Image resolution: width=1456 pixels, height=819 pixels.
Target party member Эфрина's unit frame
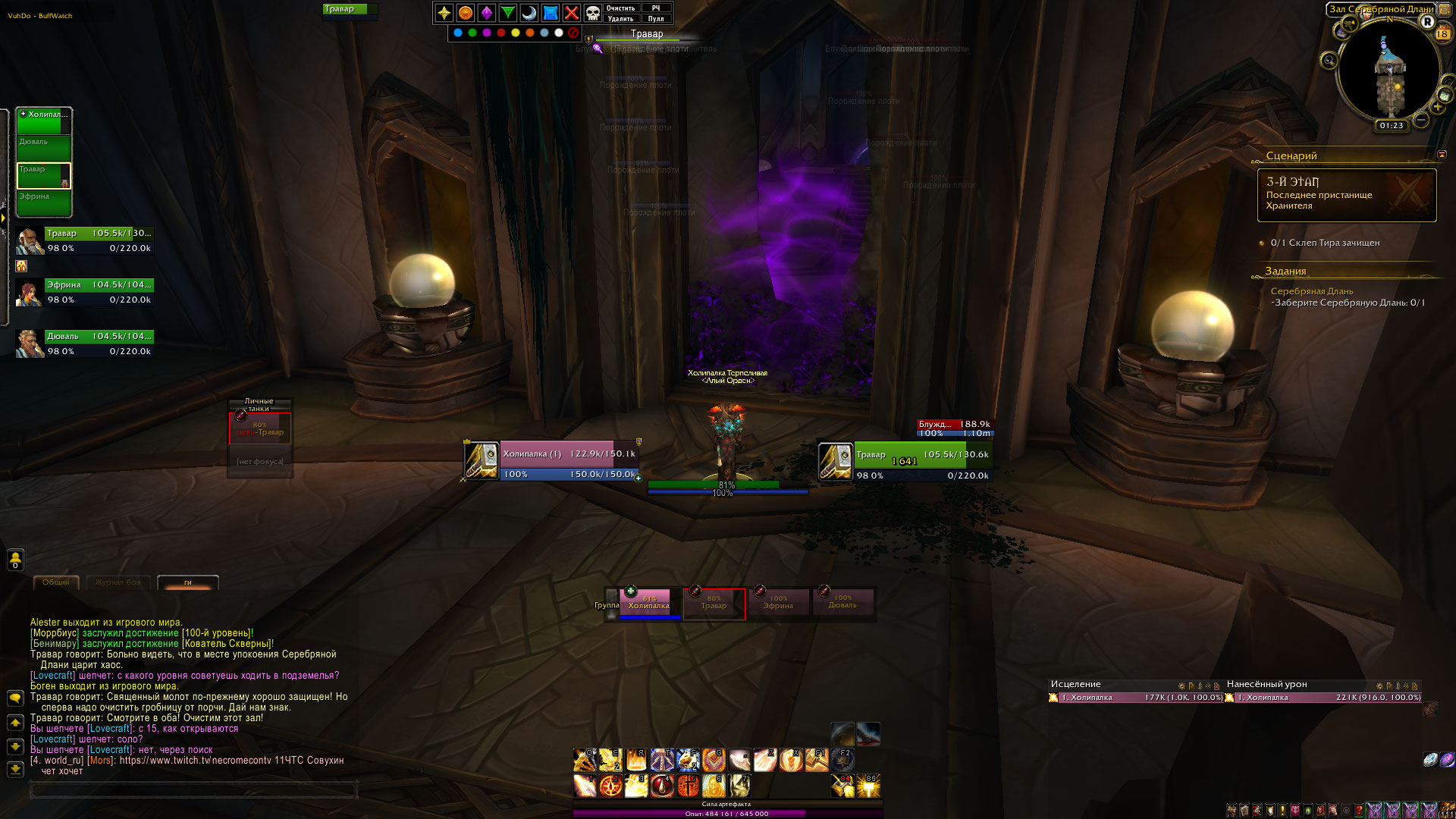[99, 292]
